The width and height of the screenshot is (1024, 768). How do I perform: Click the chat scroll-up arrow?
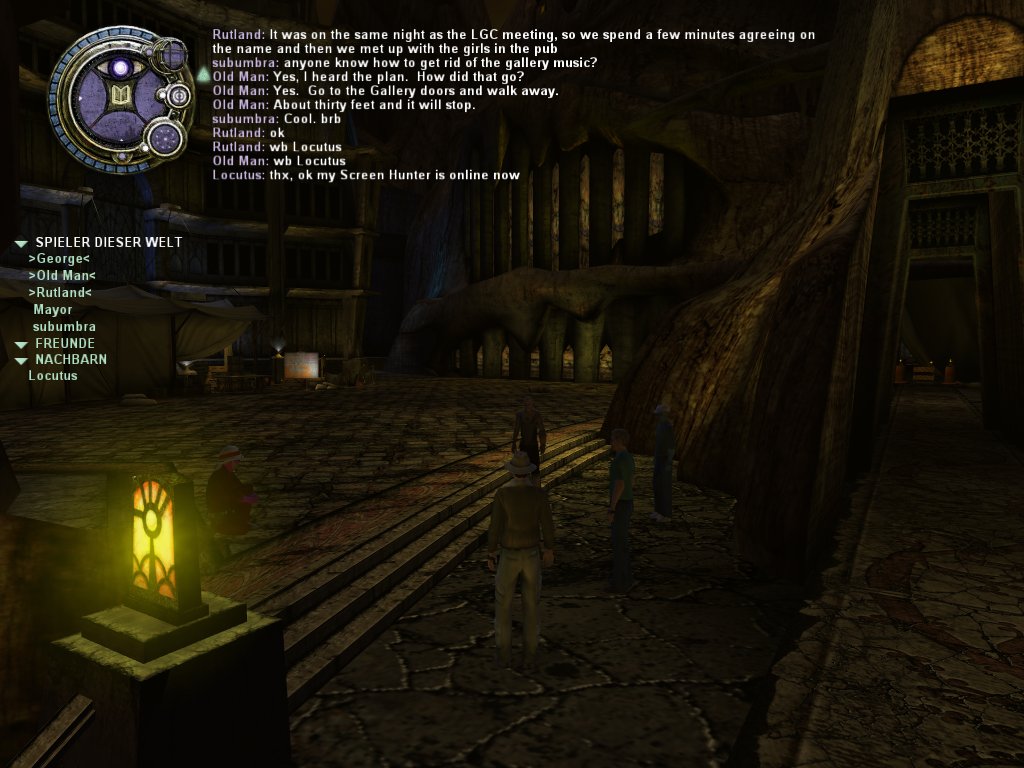(x=203, y=74)
